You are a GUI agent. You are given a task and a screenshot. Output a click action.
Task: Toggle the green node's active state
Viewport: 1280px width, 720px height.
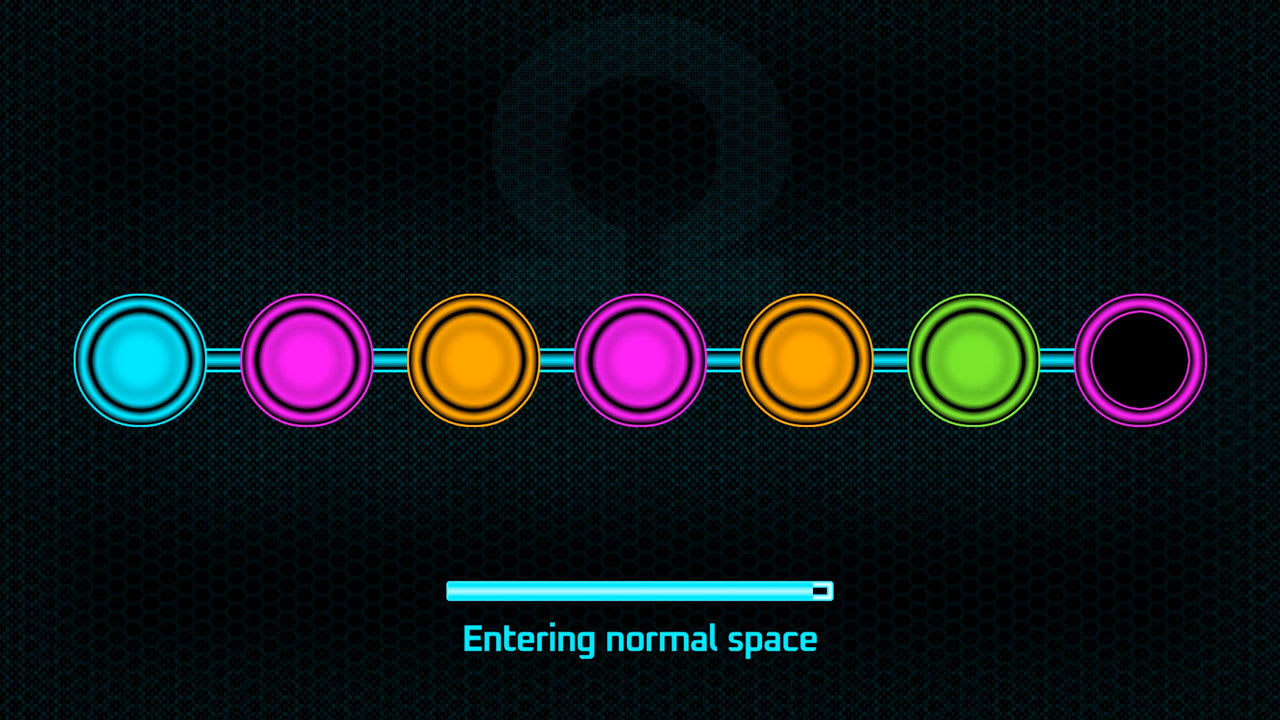pos(973,361)
